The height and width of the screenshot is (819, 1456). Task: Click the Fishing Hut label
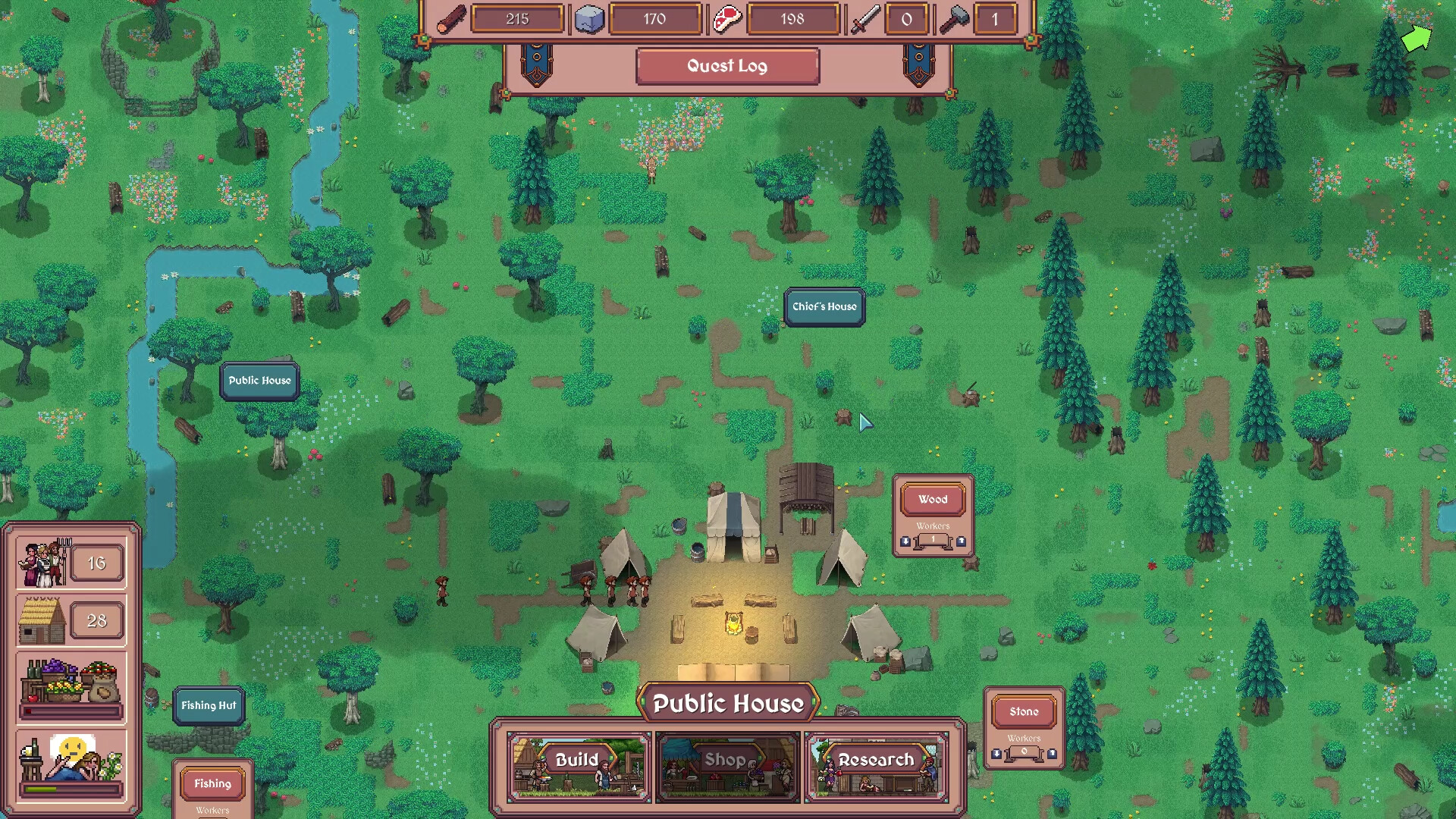coord(209,704)
